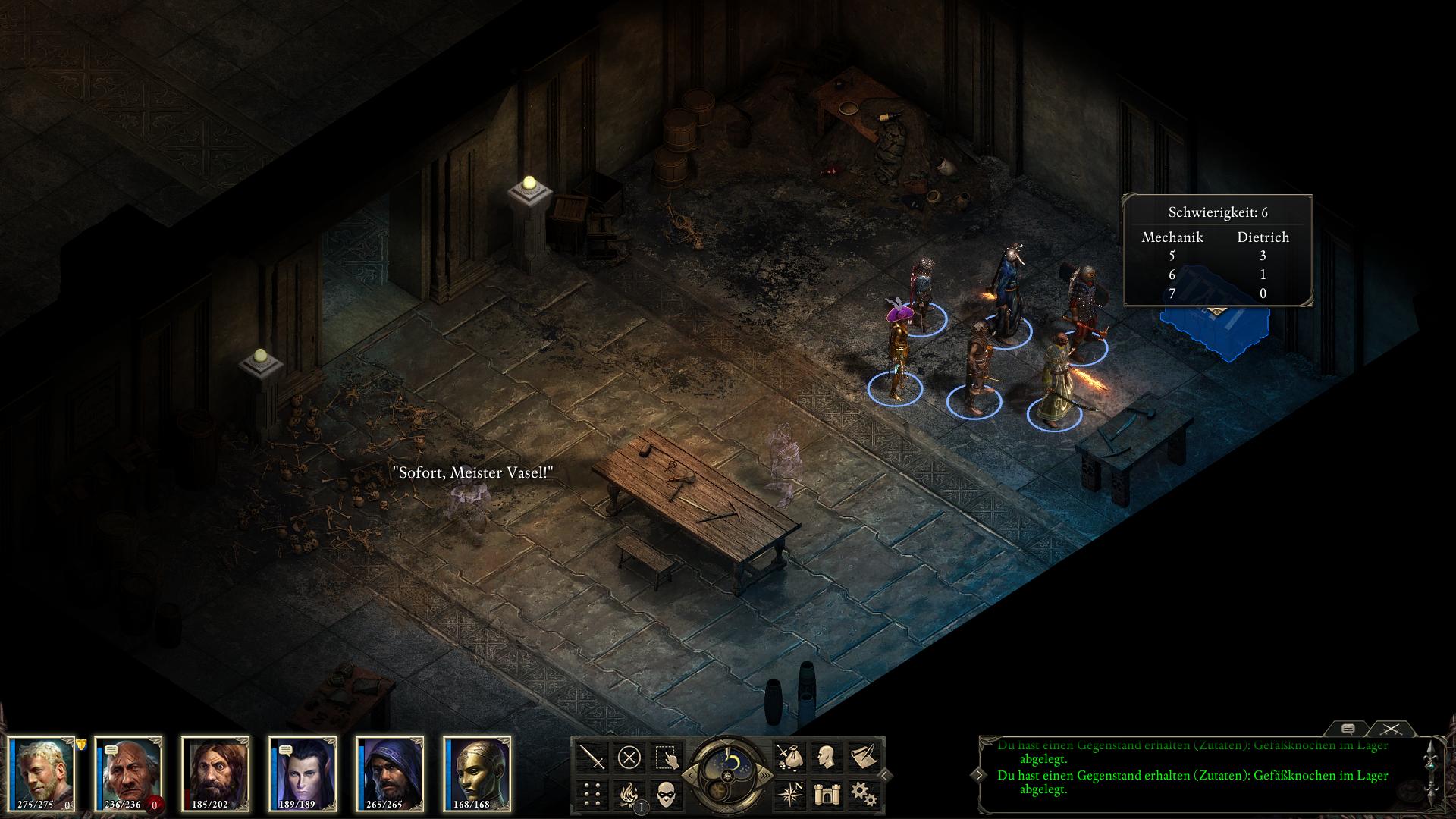
Task: Select the wild-eyed brown-haired portrait
Action: pyautogui.click(x=215, y=773)
